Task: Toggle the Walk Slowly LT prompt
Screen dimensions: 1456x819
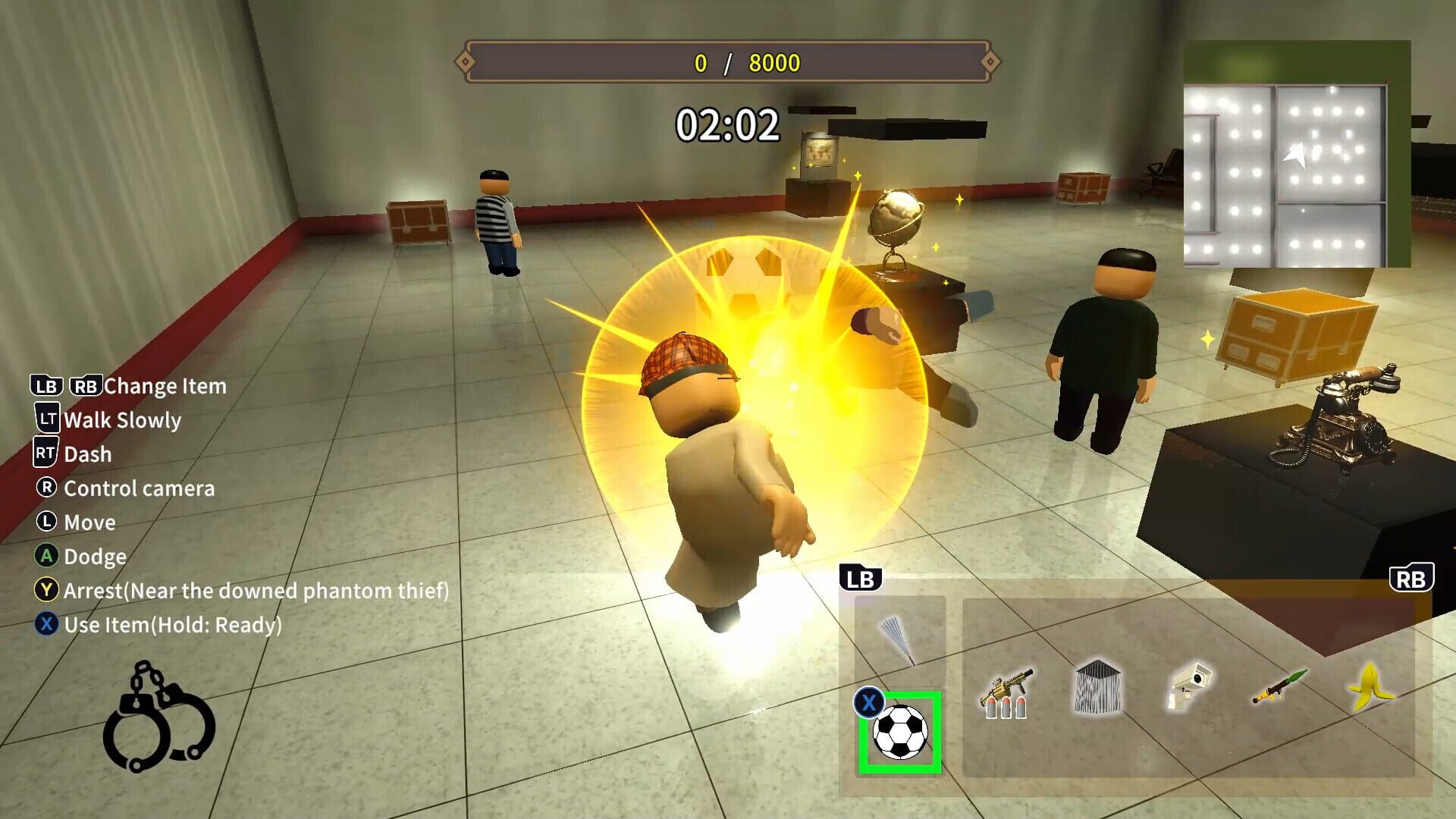Action: pyautogui.click(x=110, y=420)
